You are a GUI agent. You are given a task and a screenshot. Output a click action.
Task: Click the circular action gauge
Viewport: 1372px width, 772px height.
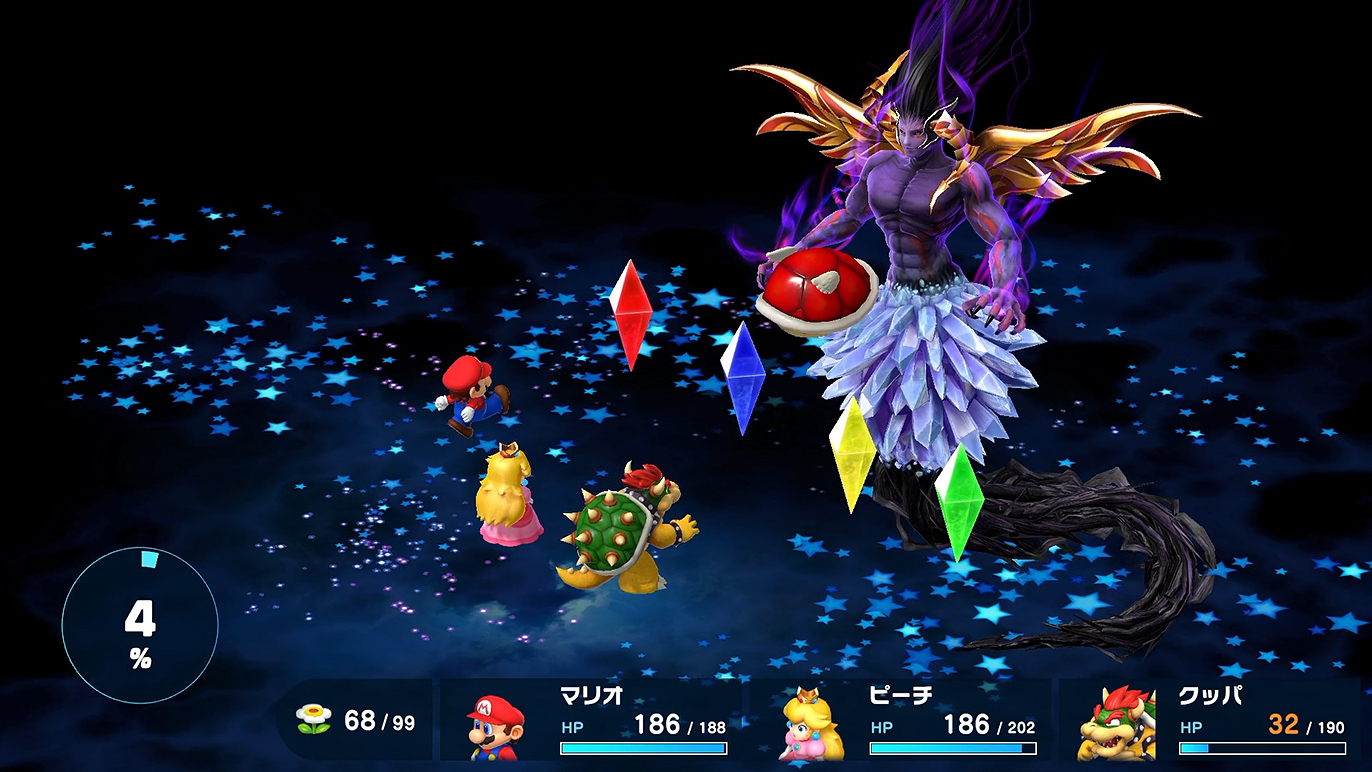click(140, 626)
